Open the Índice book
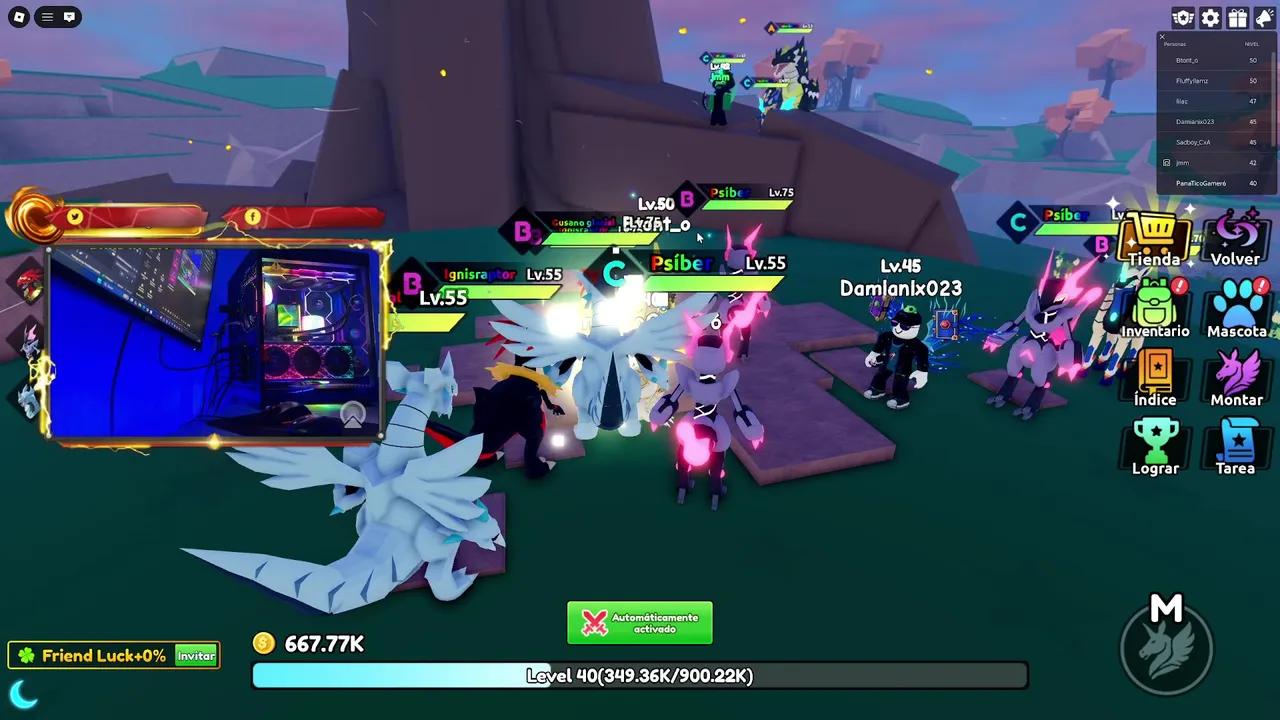1280x720 pixels. tap(1155, 377)
